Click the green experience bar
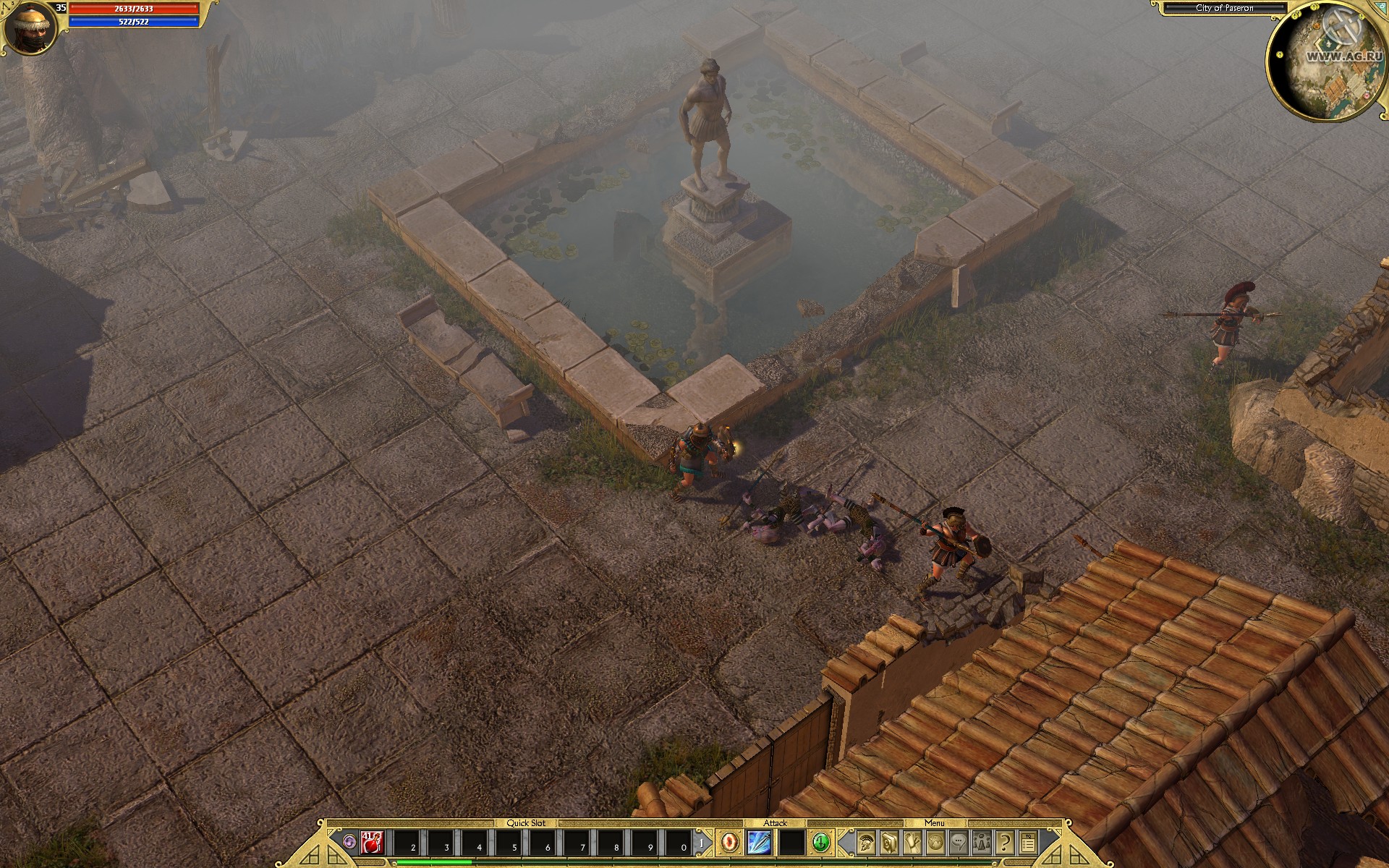The width and height of the screenshot is (1389, 868). coord(433,864)
